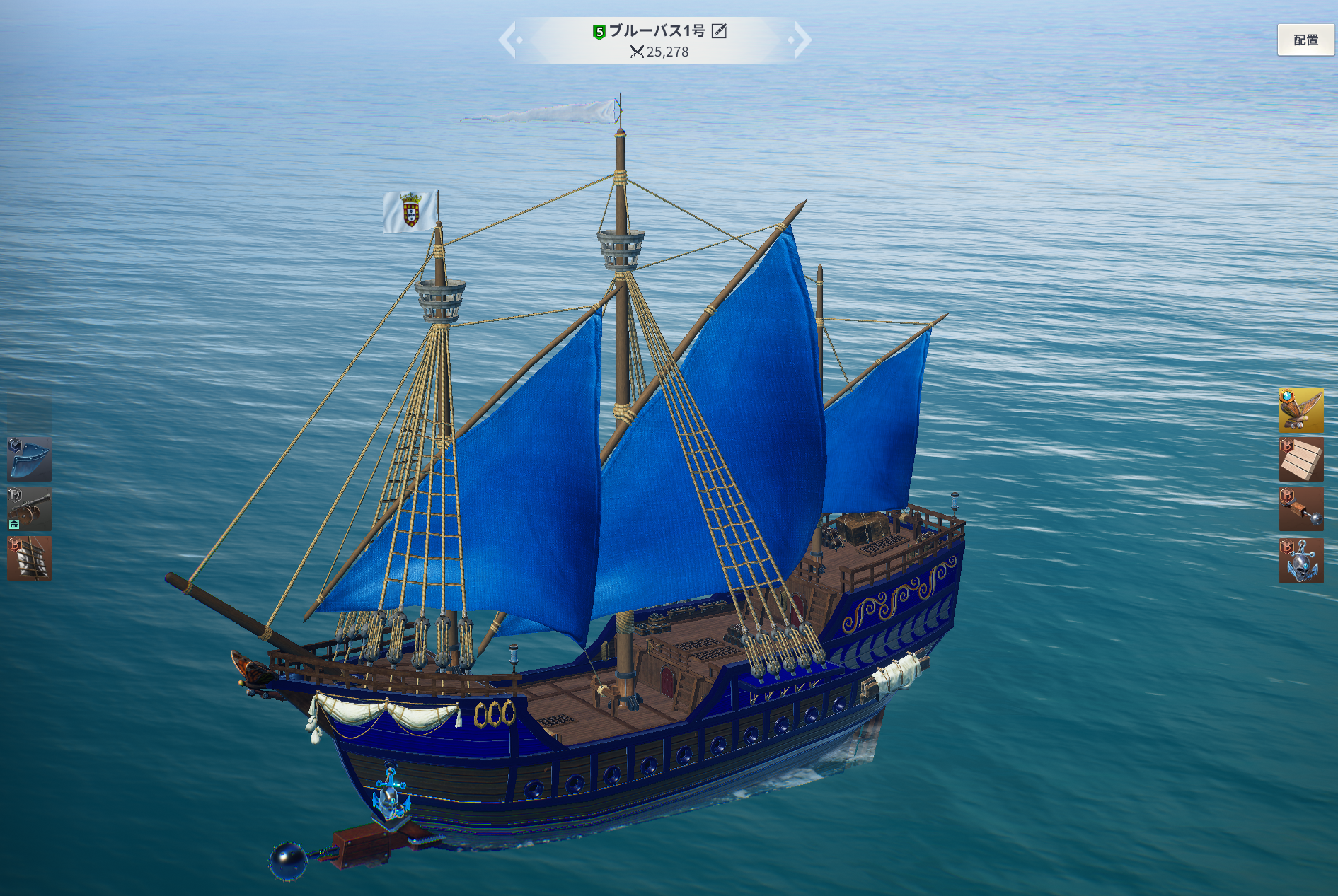This screenshot has width=1338, height=896.
Task: Select the blue hull armor plate slot
Action: [29, 459]
